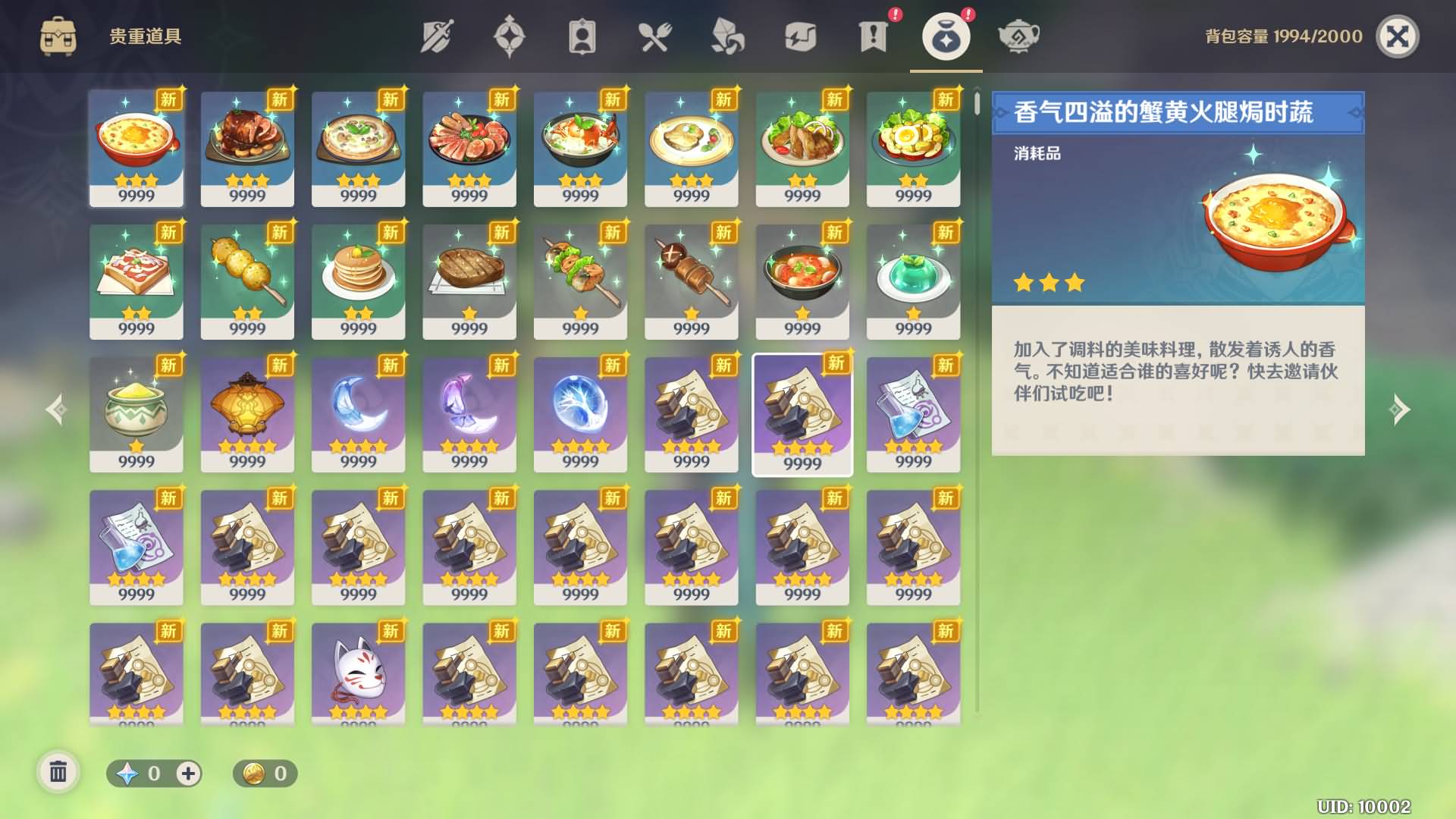Go to the previous item with left arrow
The width and height of the screenshot is (1456, 819).
tap(55, 409)
